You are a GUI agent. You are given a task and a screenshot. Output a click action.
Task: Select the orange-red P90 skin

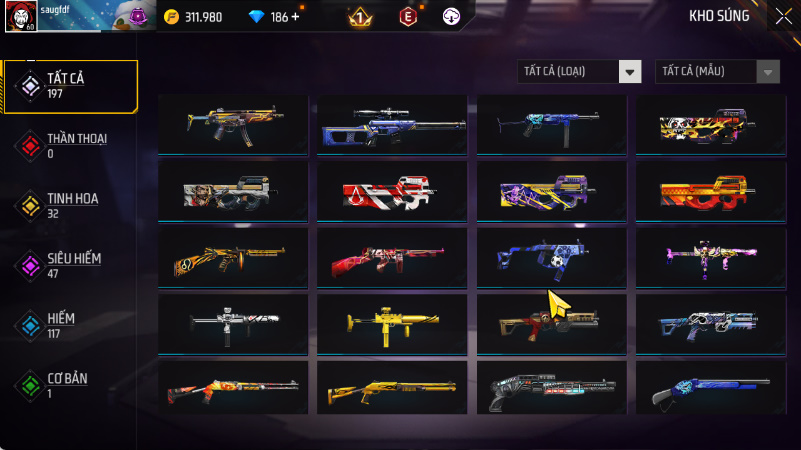point(711,190)
